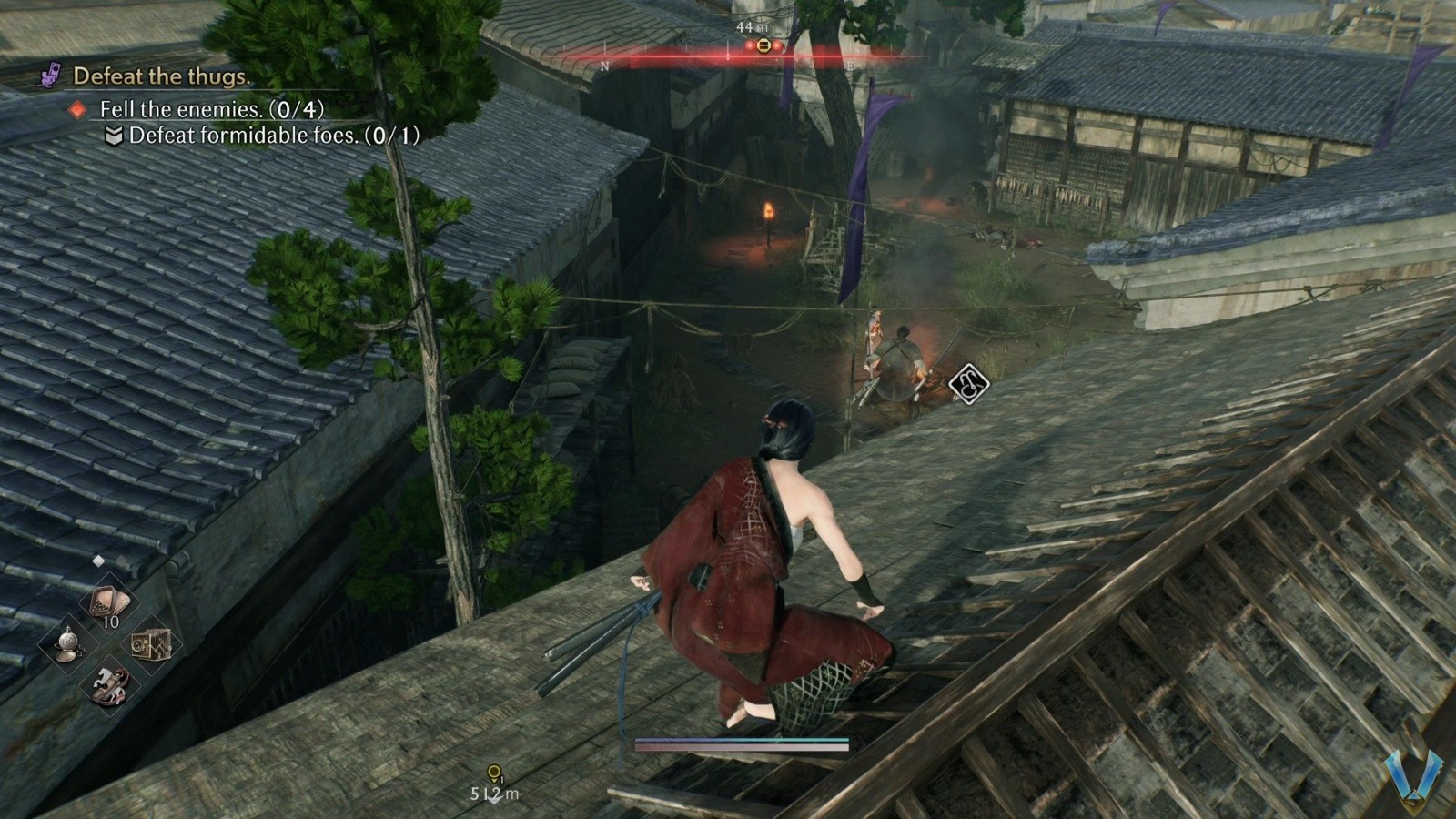Click the purple quest icon beside the mission title
1456x819 pixels.
click(52, 77)
